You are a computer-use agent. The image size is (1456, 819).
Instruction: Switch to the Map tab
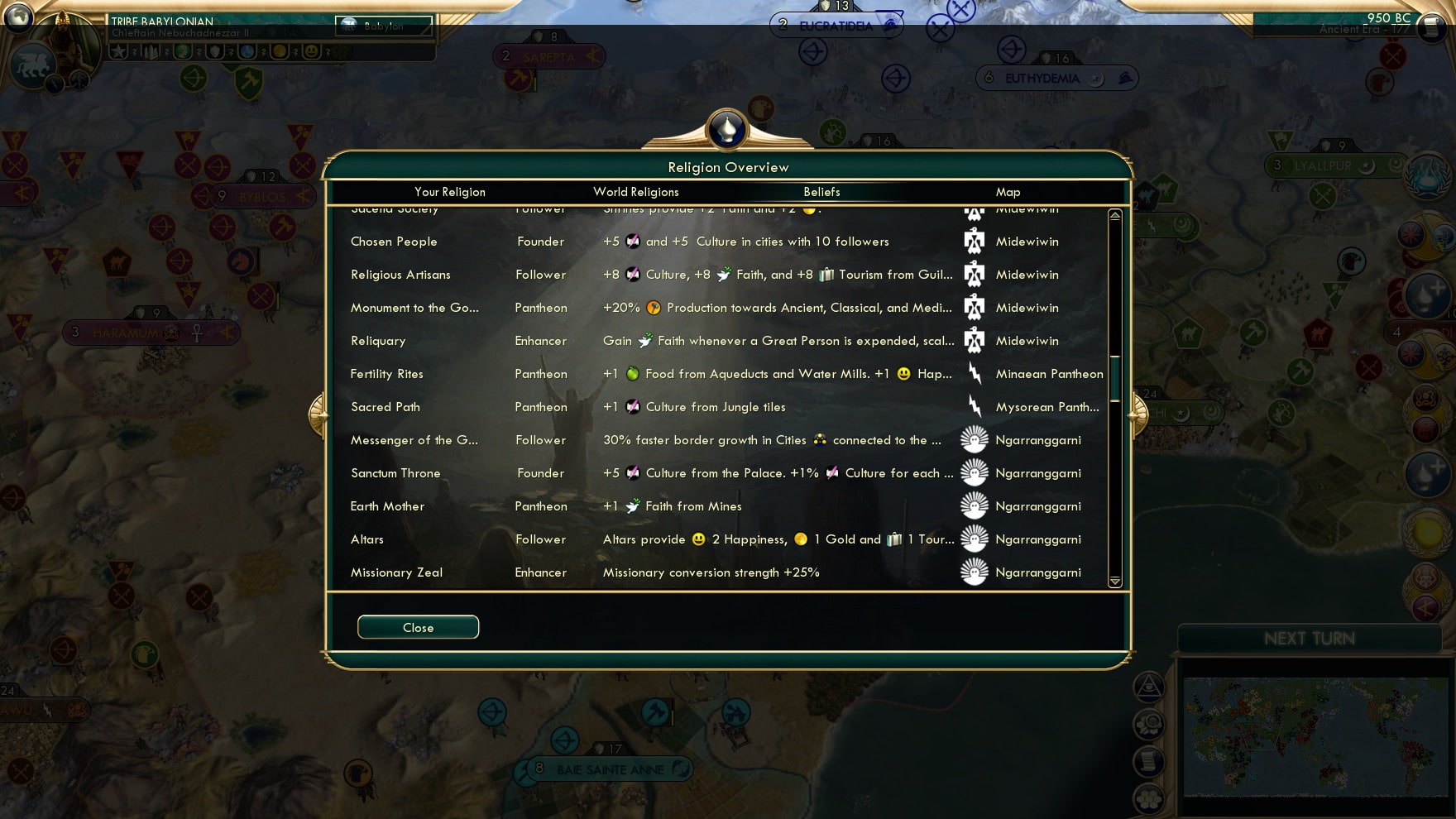click(x=1008, y=191)
